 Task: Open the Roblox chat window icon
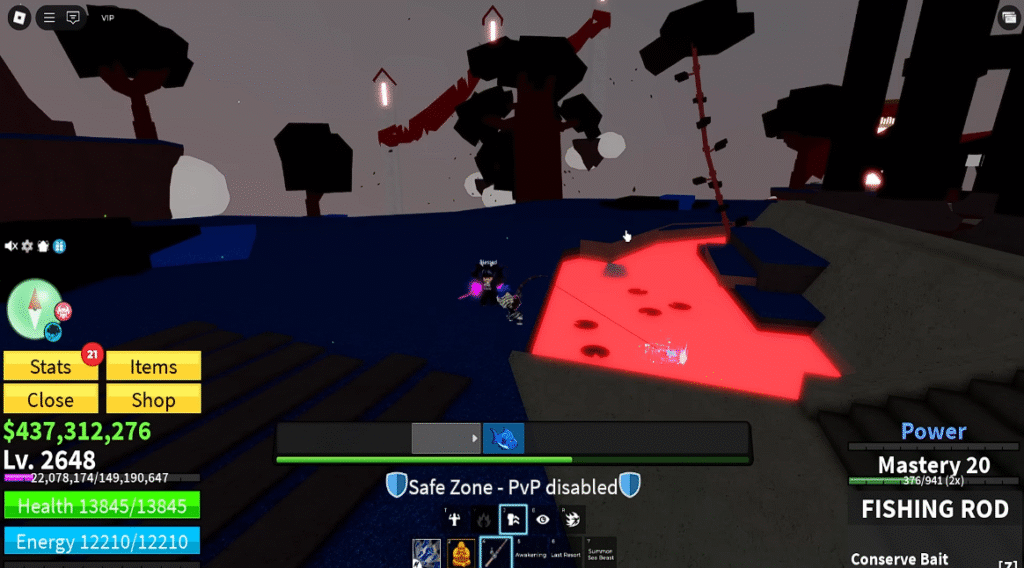click(x=73, y=17)
